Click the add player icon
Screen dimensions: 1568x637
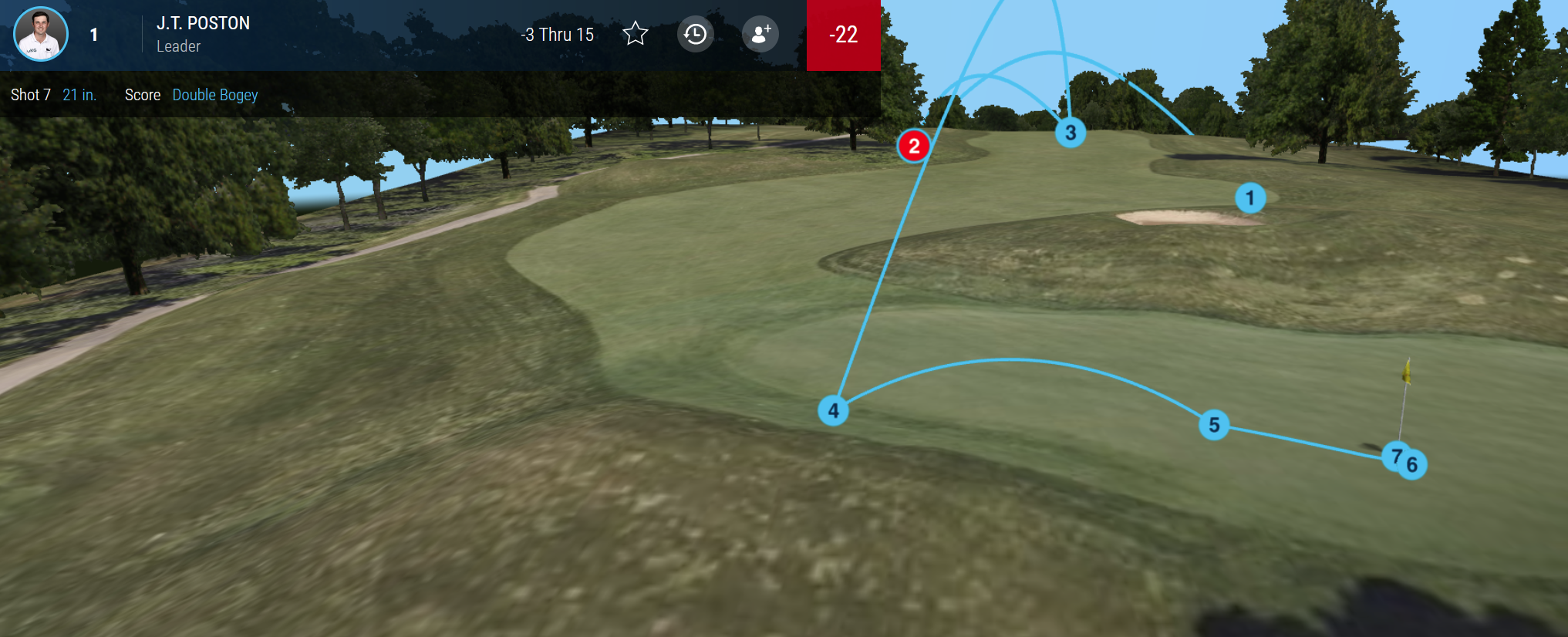[760, 34]
